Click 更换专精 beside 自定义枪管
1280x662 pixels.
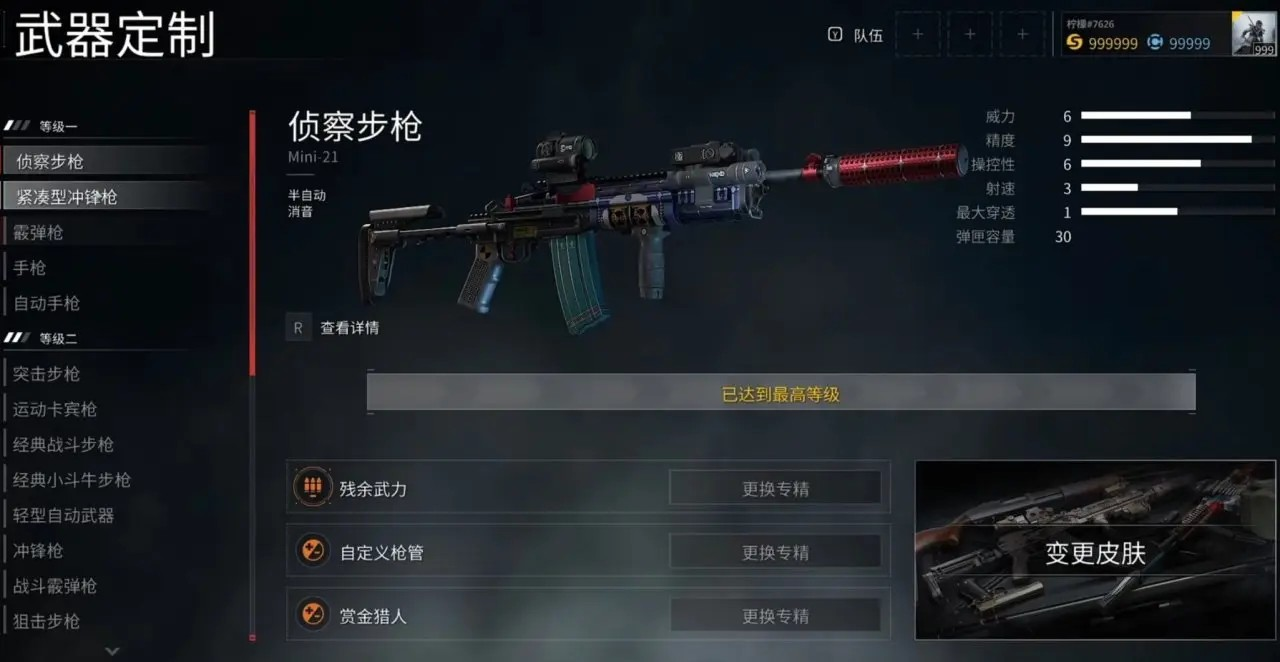pos(775,552)
